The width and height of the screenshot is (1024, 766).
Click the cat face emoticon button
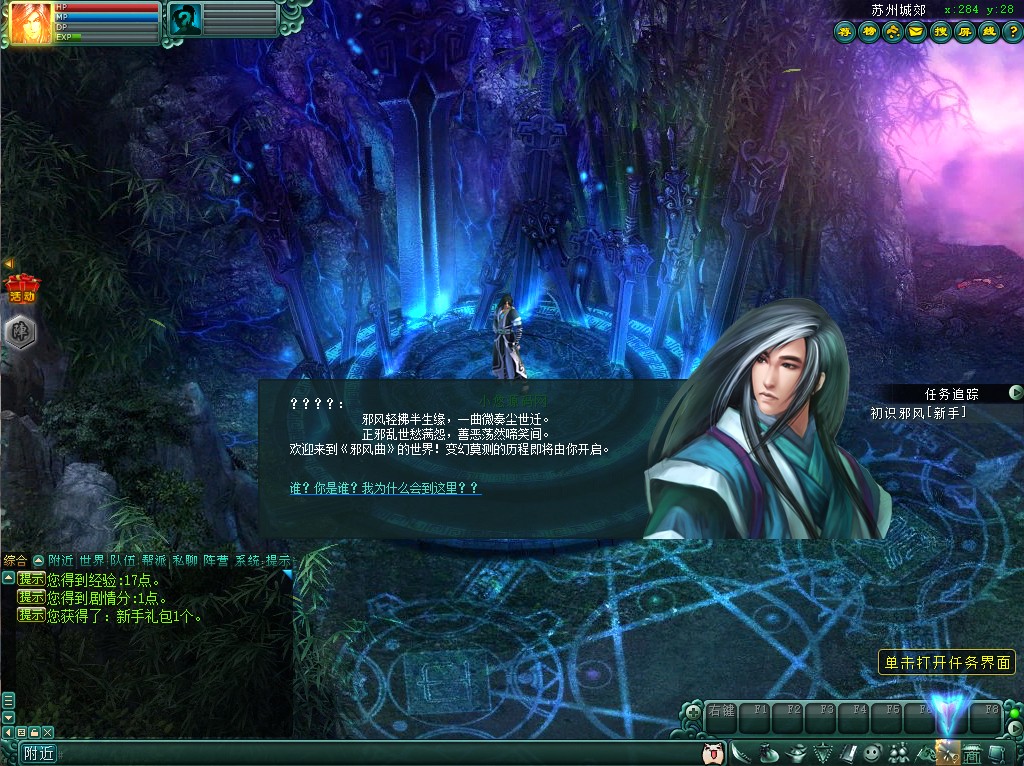(713, 752)
